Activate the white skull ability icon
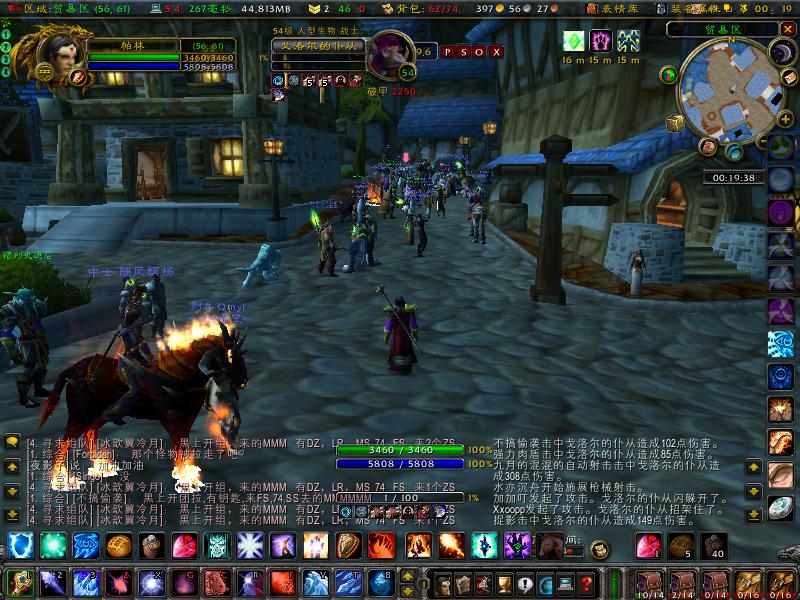The height and width of the screenshot is (600, 800). click(x=217, y=546)
